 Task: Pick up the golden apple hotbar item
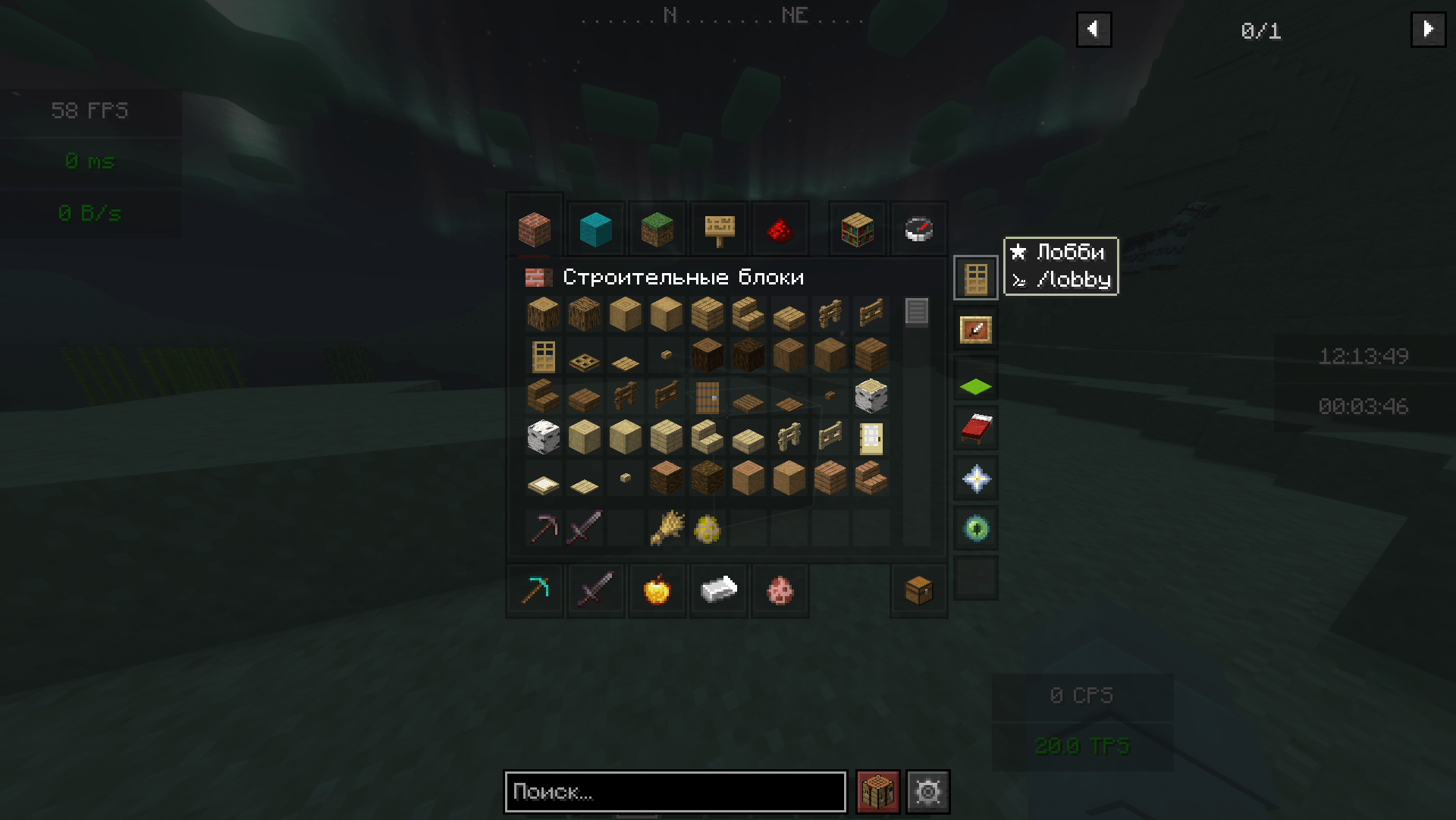click(657, 591)
